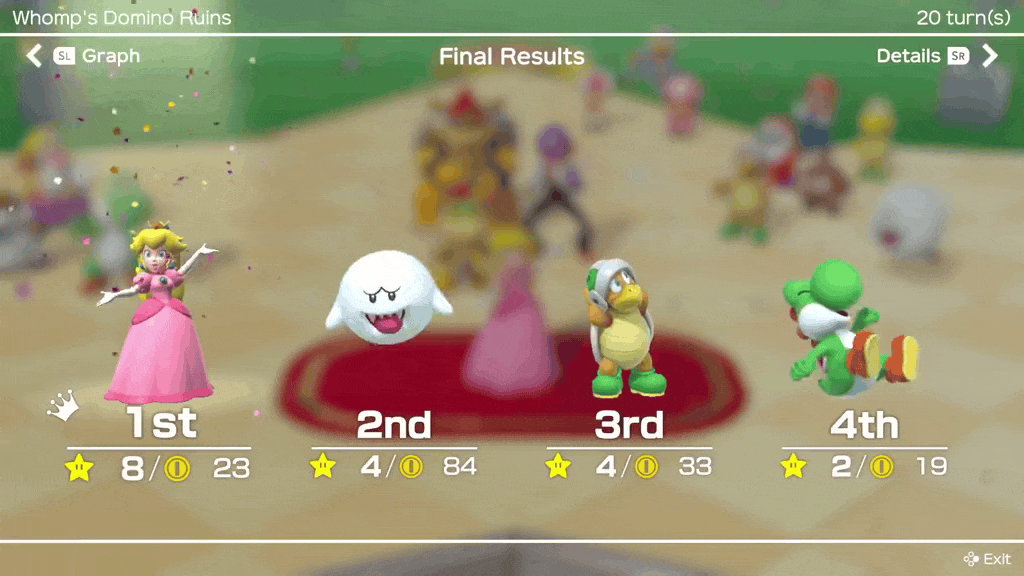This screenshot has height=576, width=1024.
Task: Exit the Final Results screen
Action: coord(987,559)
